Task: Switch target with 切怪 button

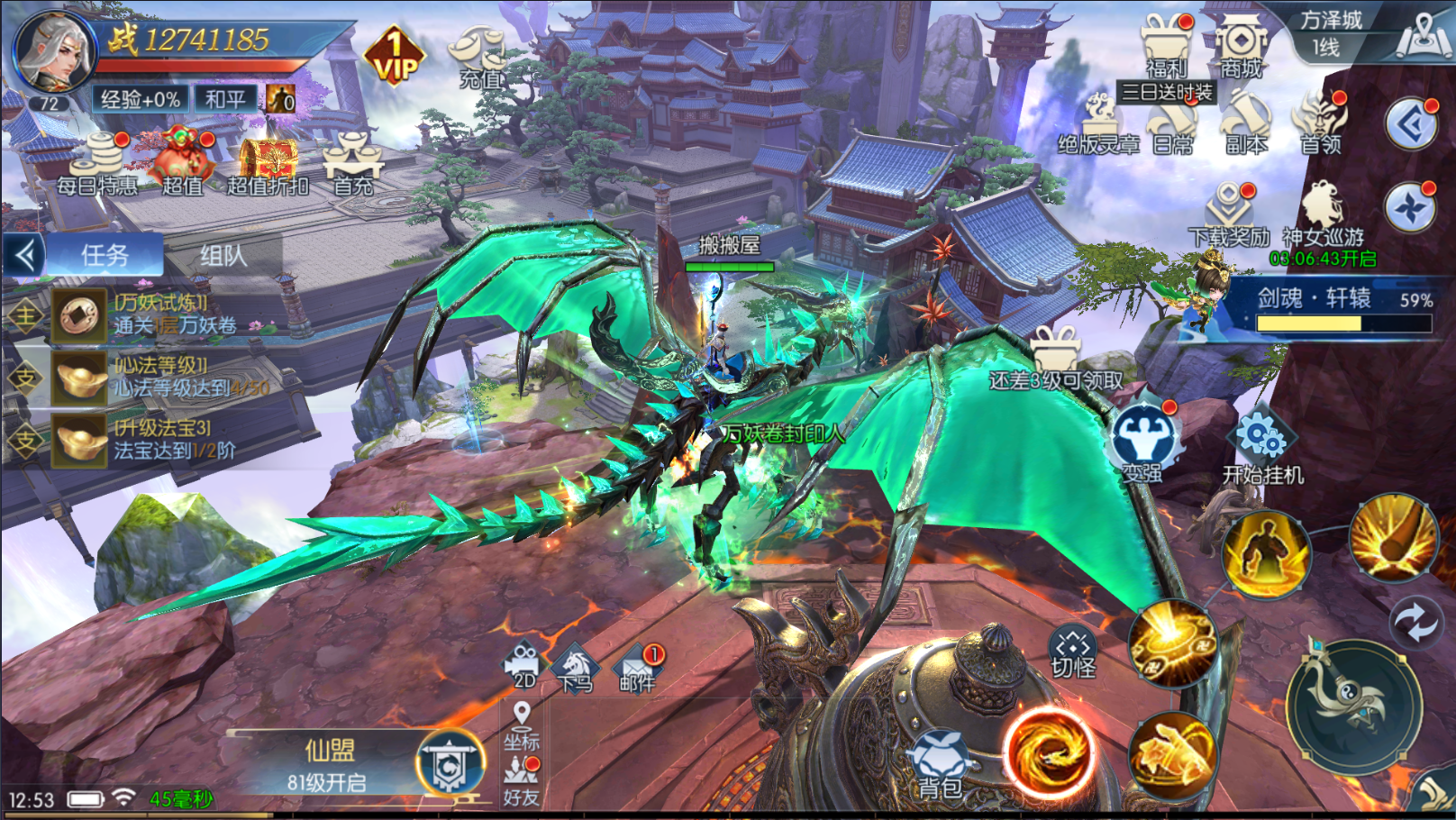Action: (1072, 654)
